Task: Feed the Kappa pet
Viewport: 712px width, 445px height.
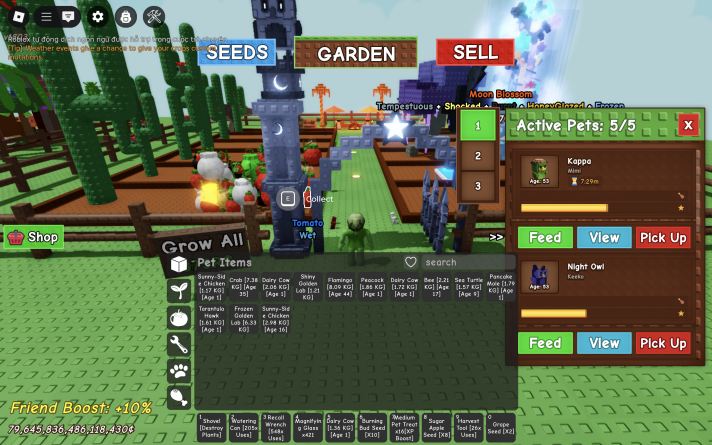Action: 545,238
